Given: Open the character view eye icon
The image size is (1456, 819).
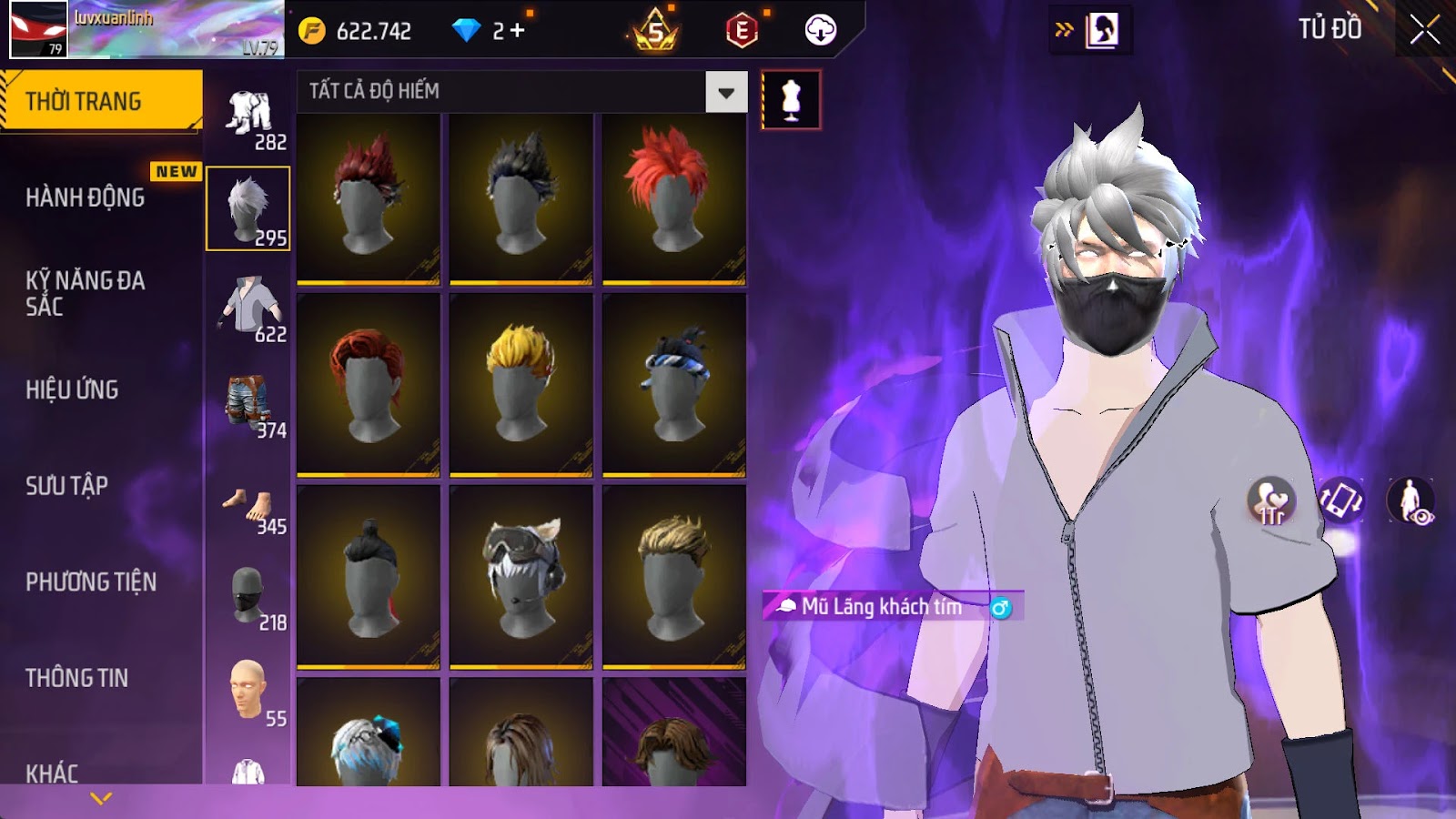Looking at the screenshot, I should (1410, 501).
